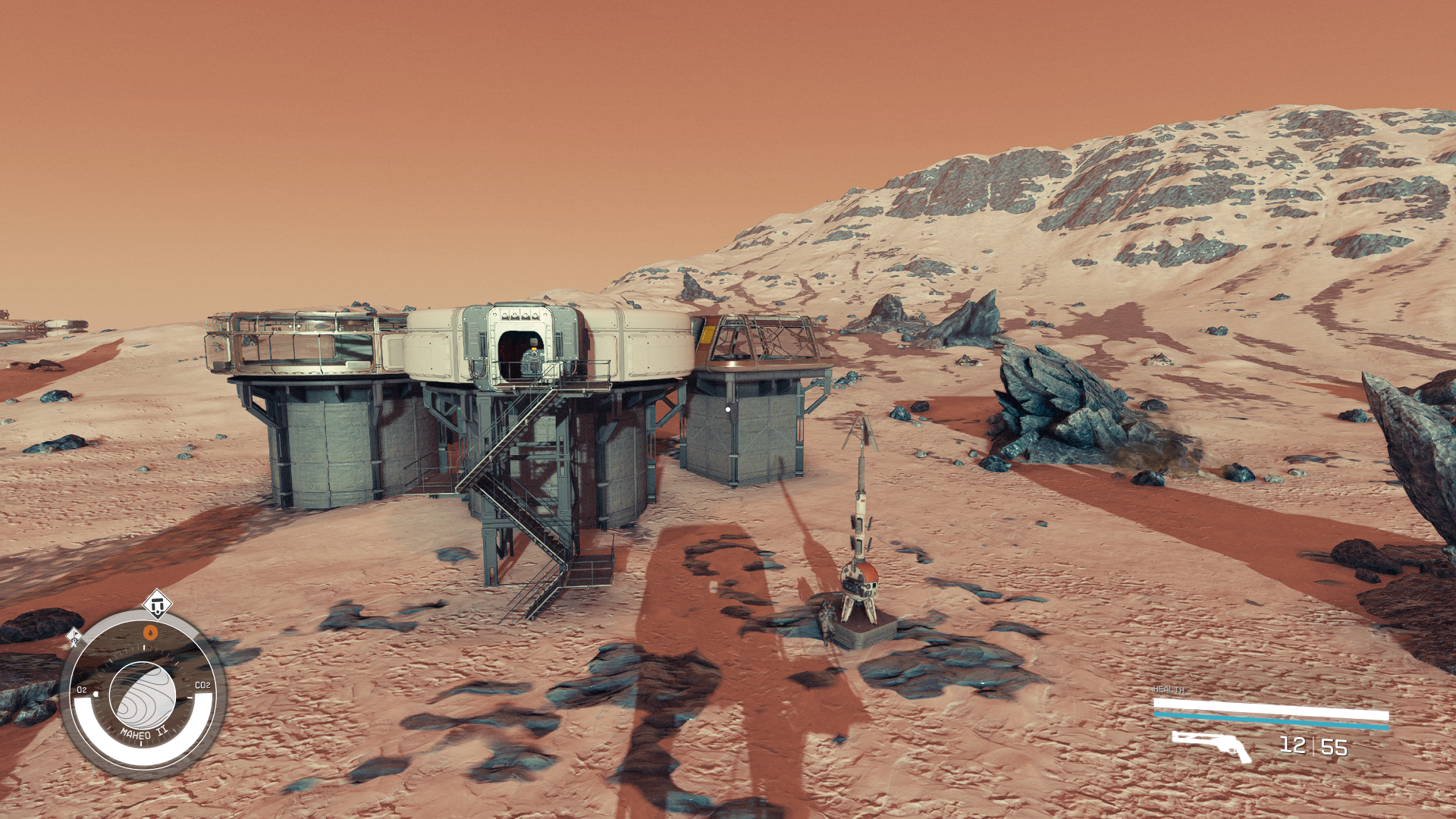Select the flag mission marker on the compass

[74, 635]
